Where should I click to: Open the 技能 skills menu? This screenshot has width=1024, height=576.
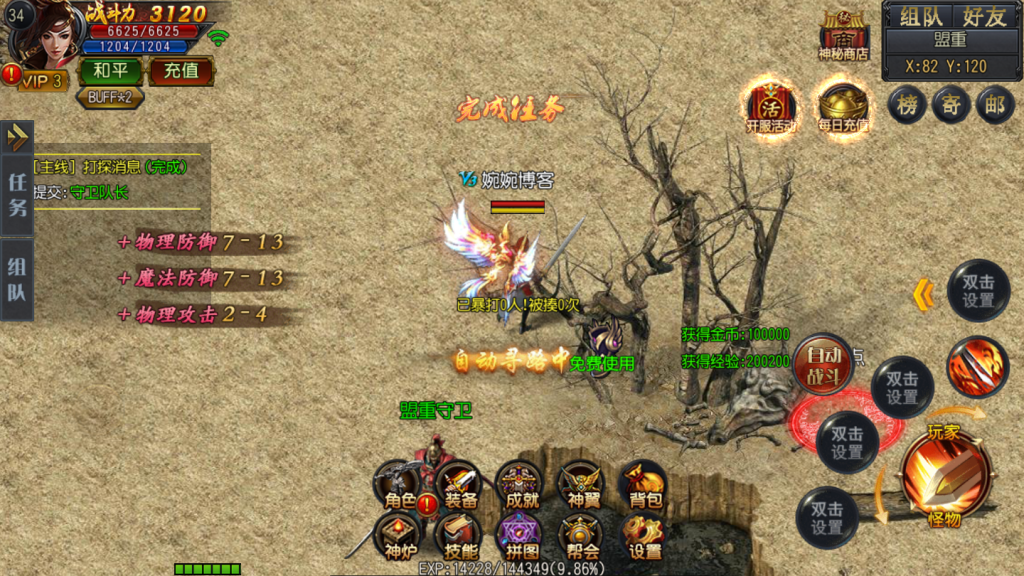click(460, 537)
